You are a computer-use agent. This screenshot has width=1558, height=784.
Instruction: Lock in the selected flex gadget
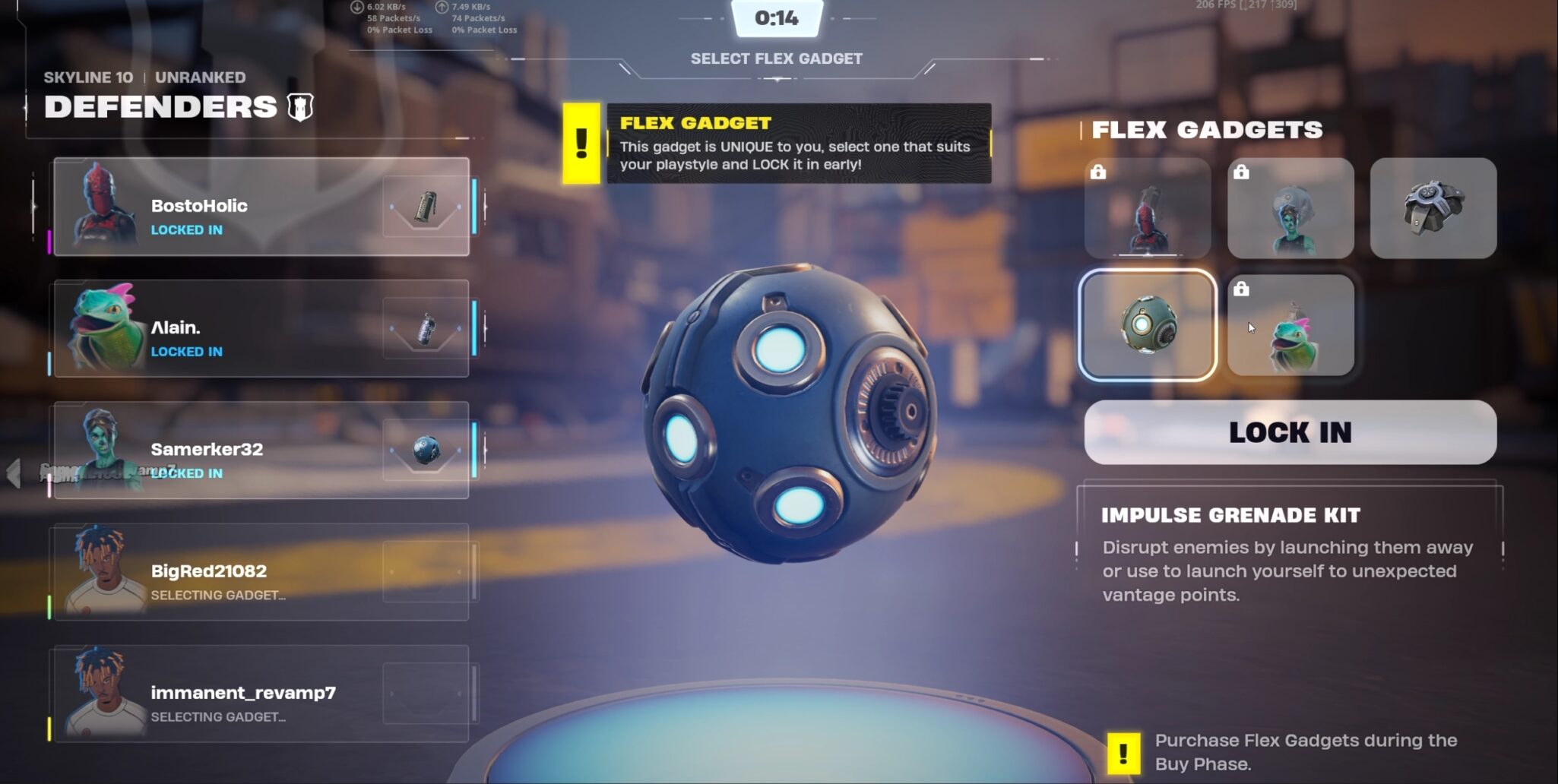coord(1290,432)
